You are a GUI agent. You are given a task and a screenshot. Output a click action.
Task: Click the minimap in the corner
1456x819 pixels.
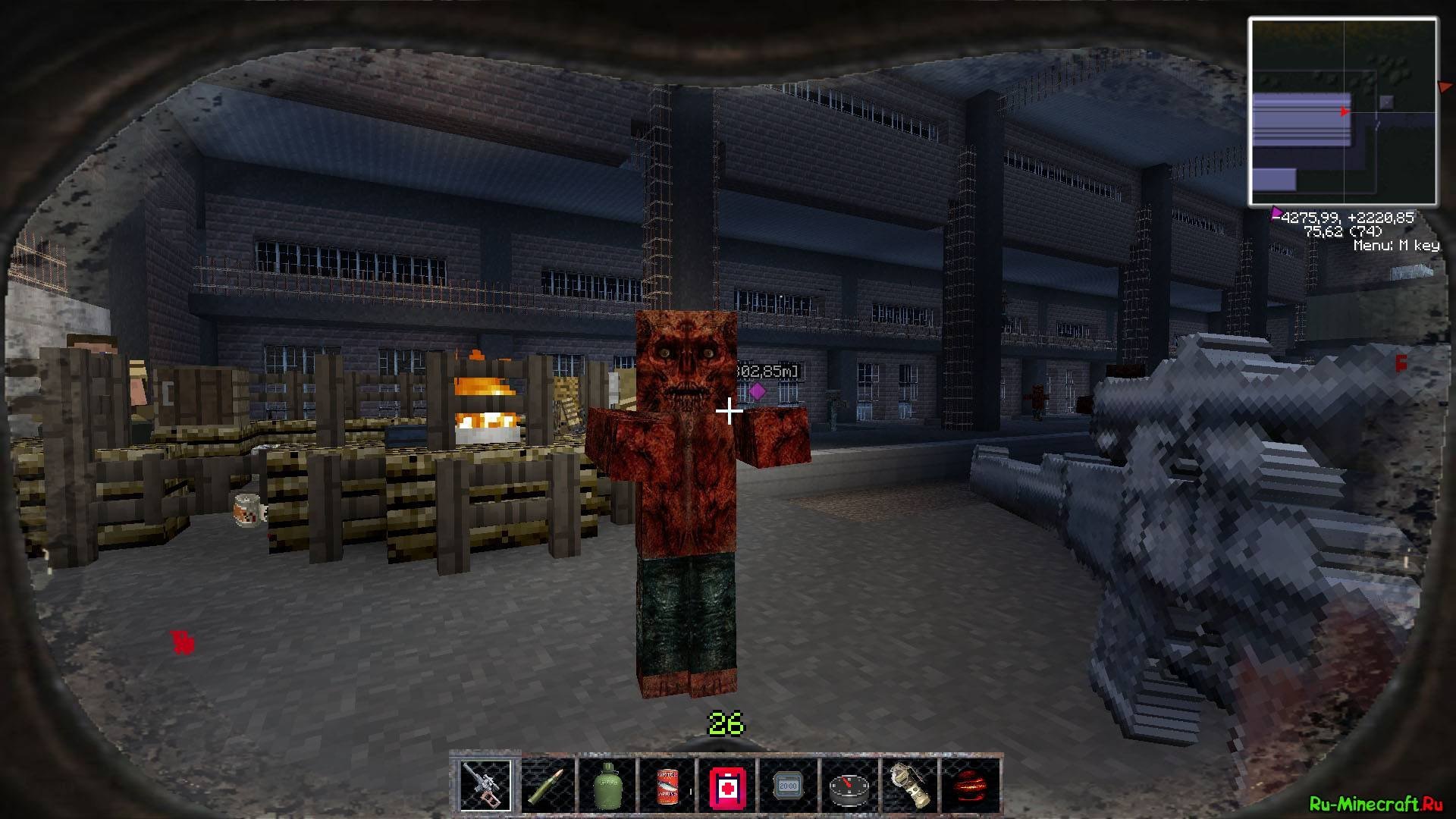pyautogui.click(x=1342, y=112)
